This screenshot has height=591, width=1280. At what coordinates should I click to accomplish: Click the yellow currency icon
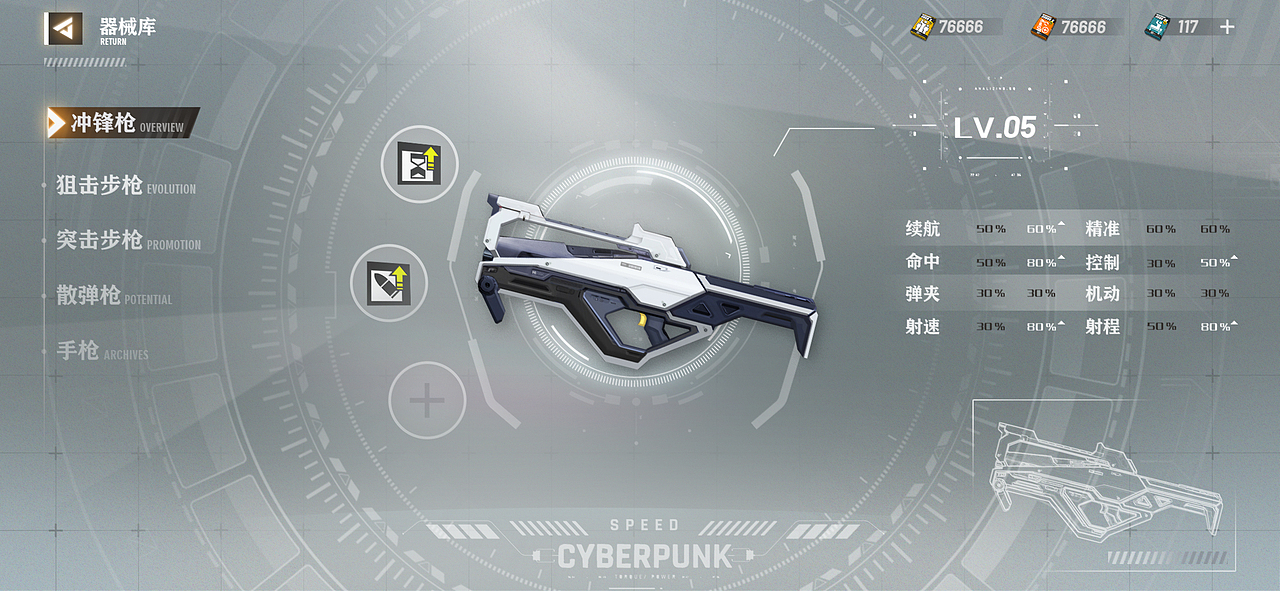coord(922,26)
